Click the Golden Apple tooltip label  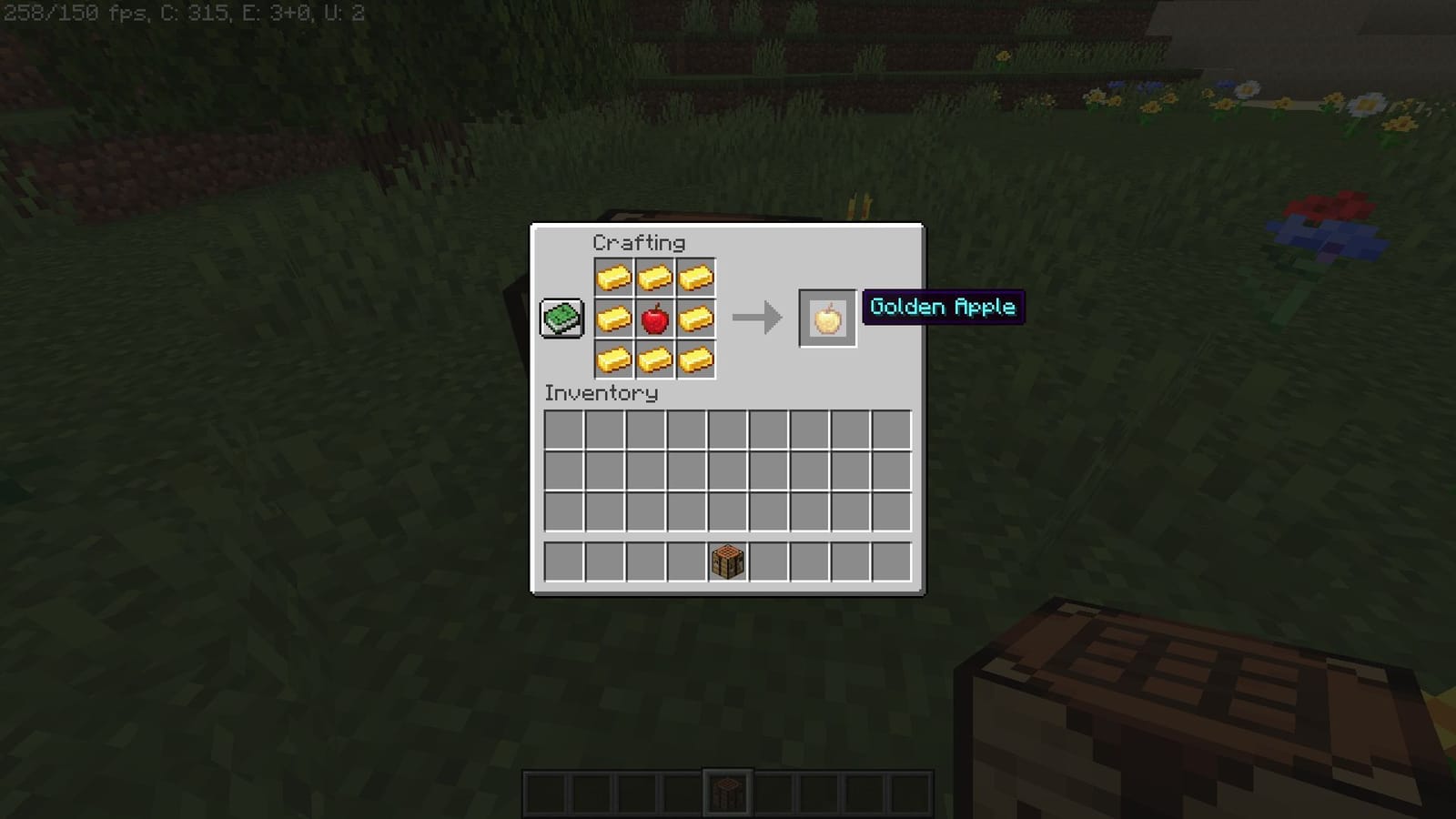tap(942, 308)
